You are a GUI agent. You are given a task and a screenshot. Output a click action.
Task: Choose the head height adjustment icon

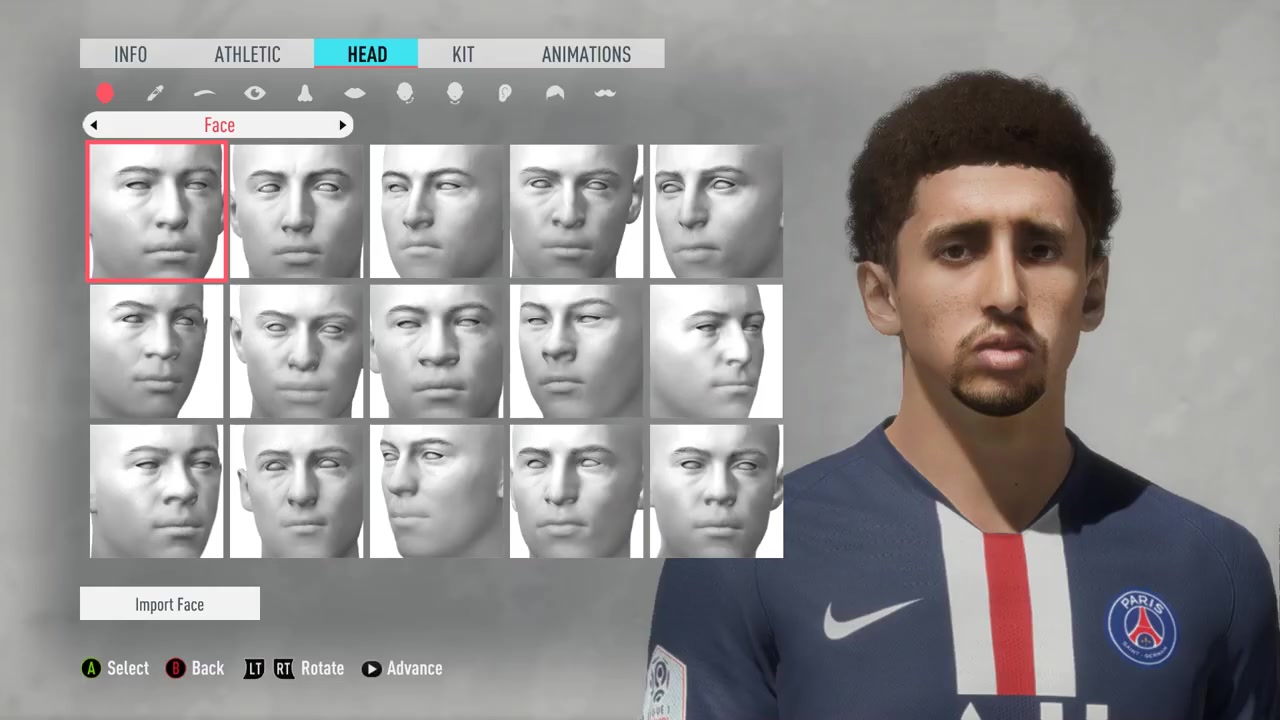point(455,93)
